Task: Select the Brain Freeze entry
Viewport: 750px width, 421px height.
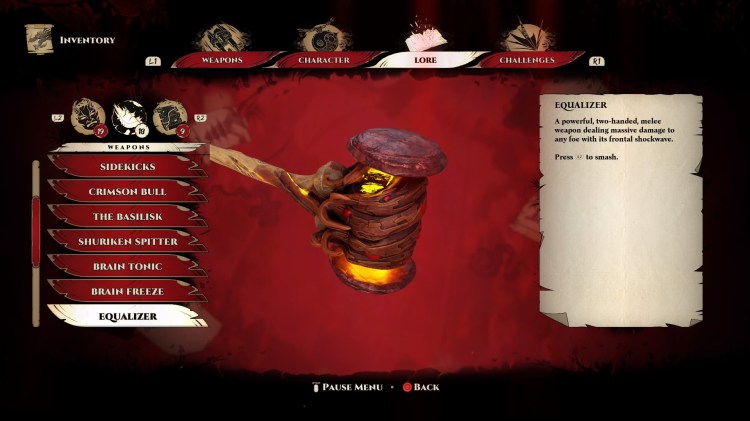Action: 127,291
